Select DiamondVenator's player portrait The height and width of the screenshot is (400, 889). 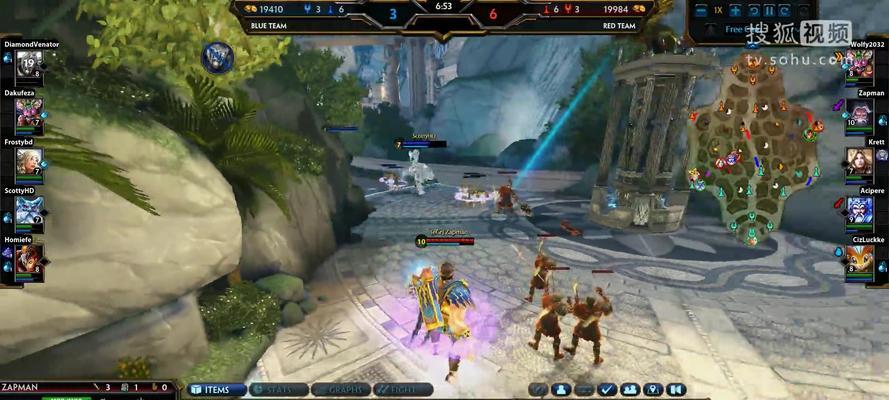click(x=28, y=65)
